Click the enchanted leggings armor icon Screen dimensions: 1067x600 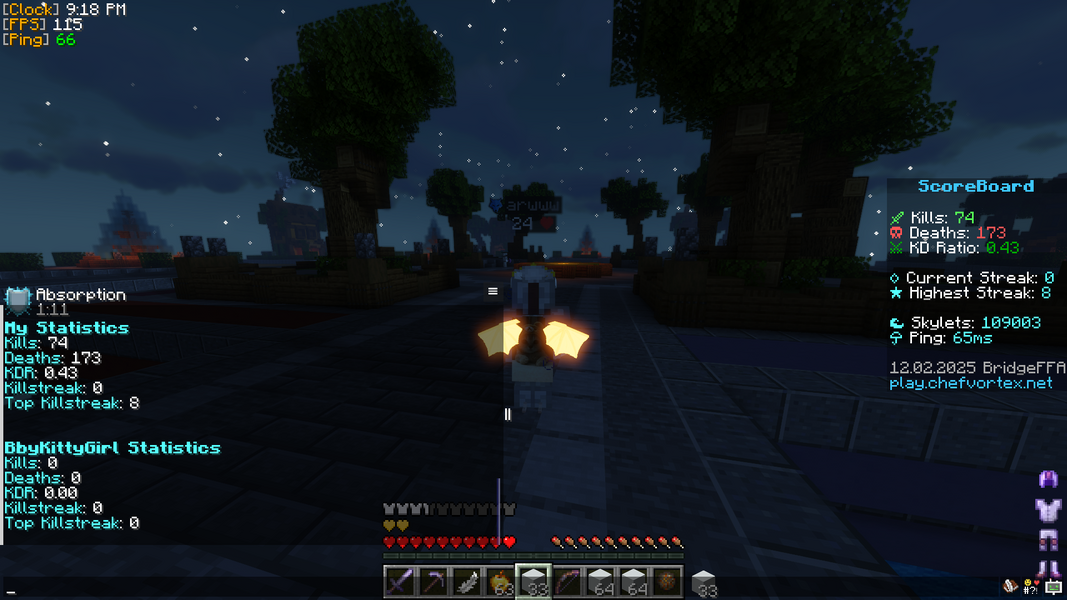tap(1049, 541)
